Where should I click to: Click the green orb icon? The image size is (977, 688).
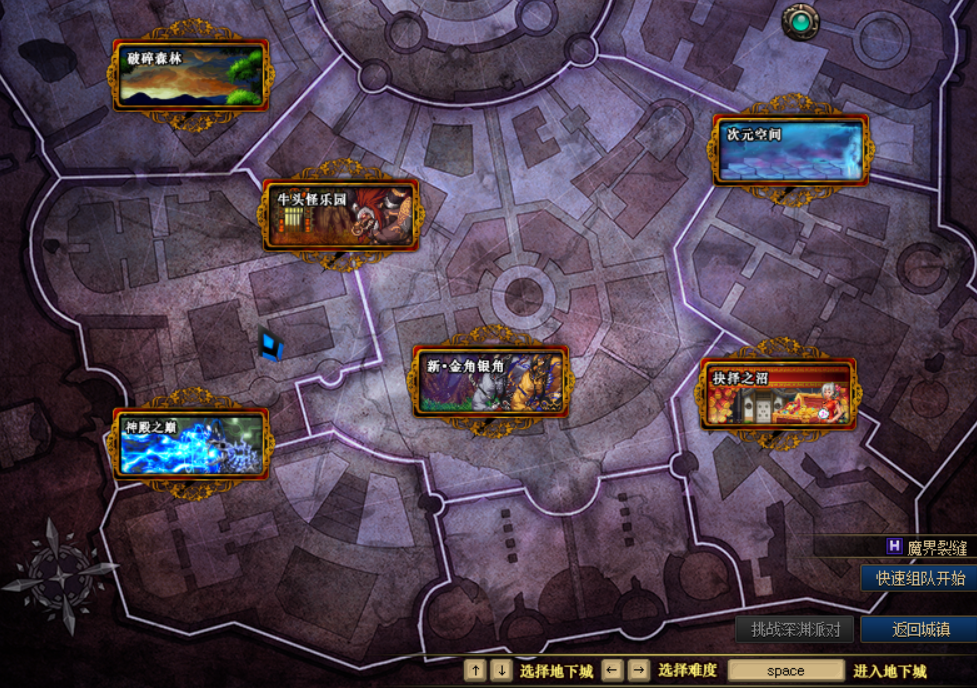pyautogui.click(x=800, y=21)
